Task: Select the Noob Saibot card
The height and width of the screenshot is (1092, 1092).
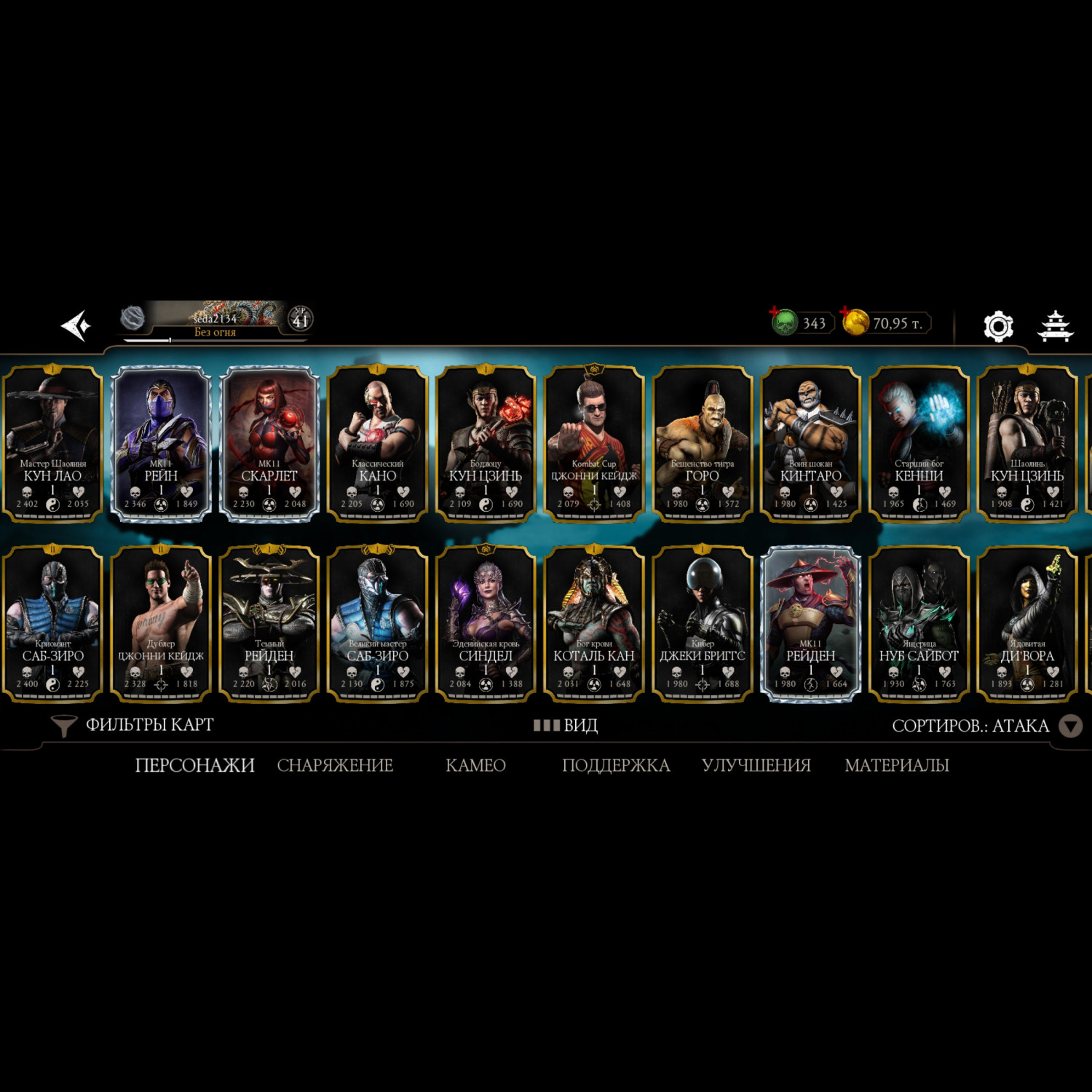Action: tap(919, 623)
